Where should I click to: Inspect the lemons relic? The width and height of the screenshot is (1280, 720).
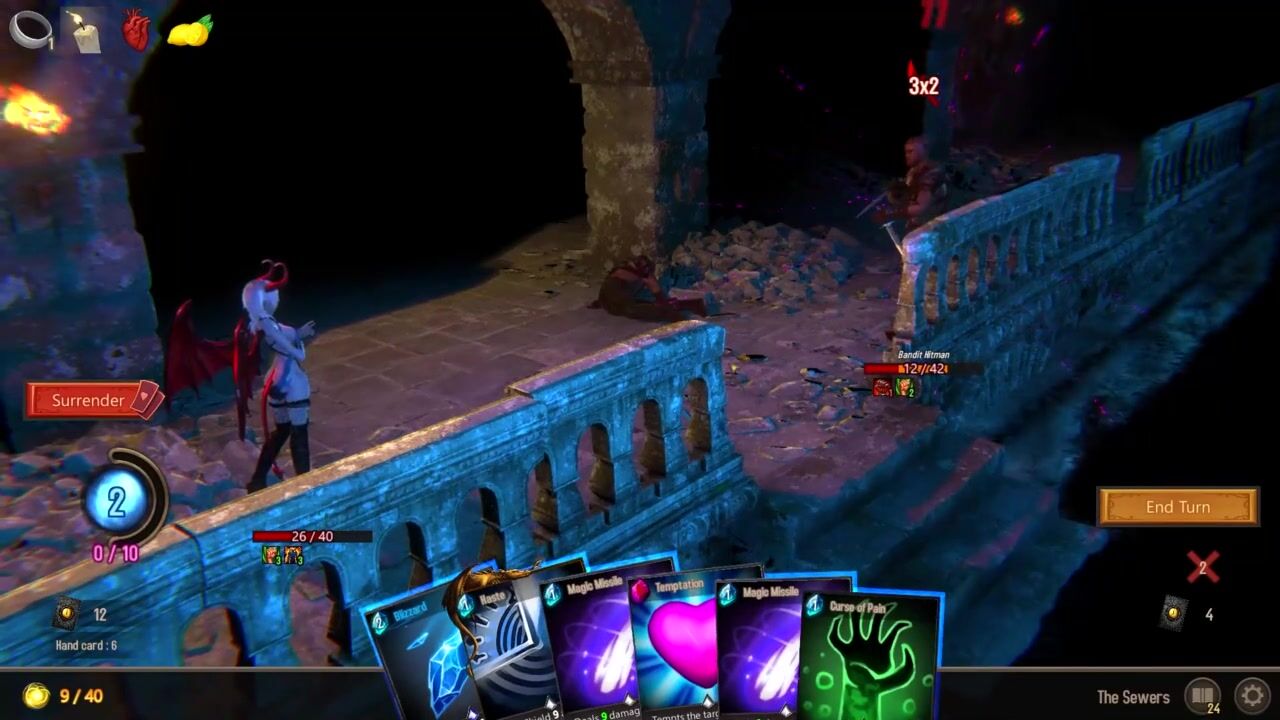coord(190,31)
